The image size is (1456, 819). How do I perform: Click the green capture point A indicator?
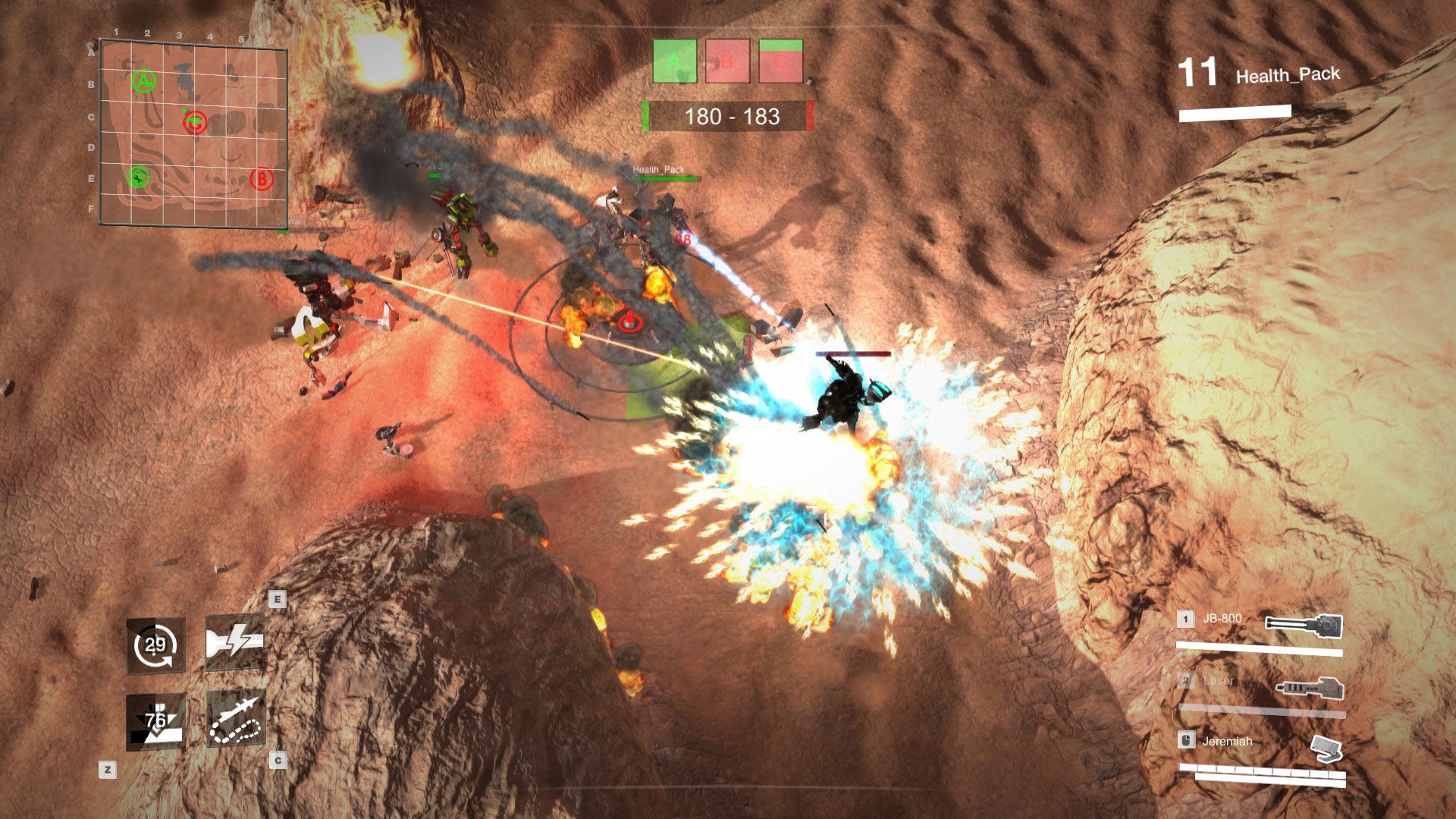(674, 61)
